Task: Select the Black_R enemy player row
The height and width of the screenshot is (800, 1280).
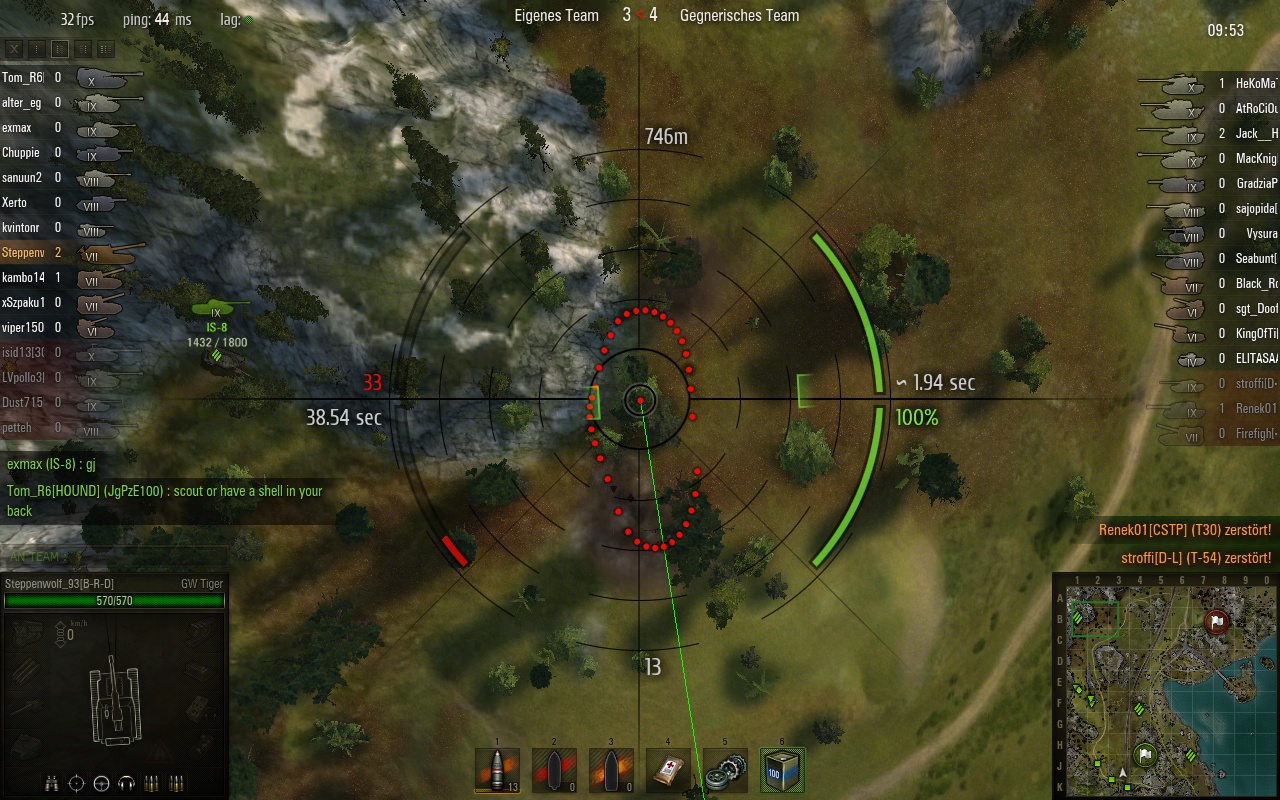Action: [1212, 284]
